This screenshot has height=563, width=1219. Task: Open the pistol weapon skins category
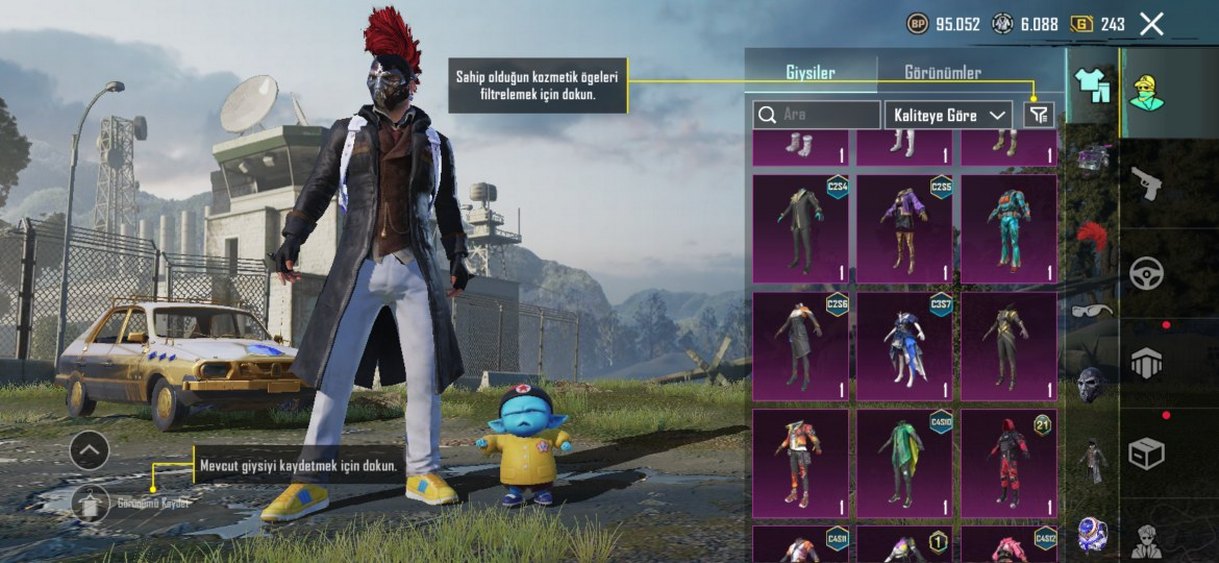(x=1145, y=183)
